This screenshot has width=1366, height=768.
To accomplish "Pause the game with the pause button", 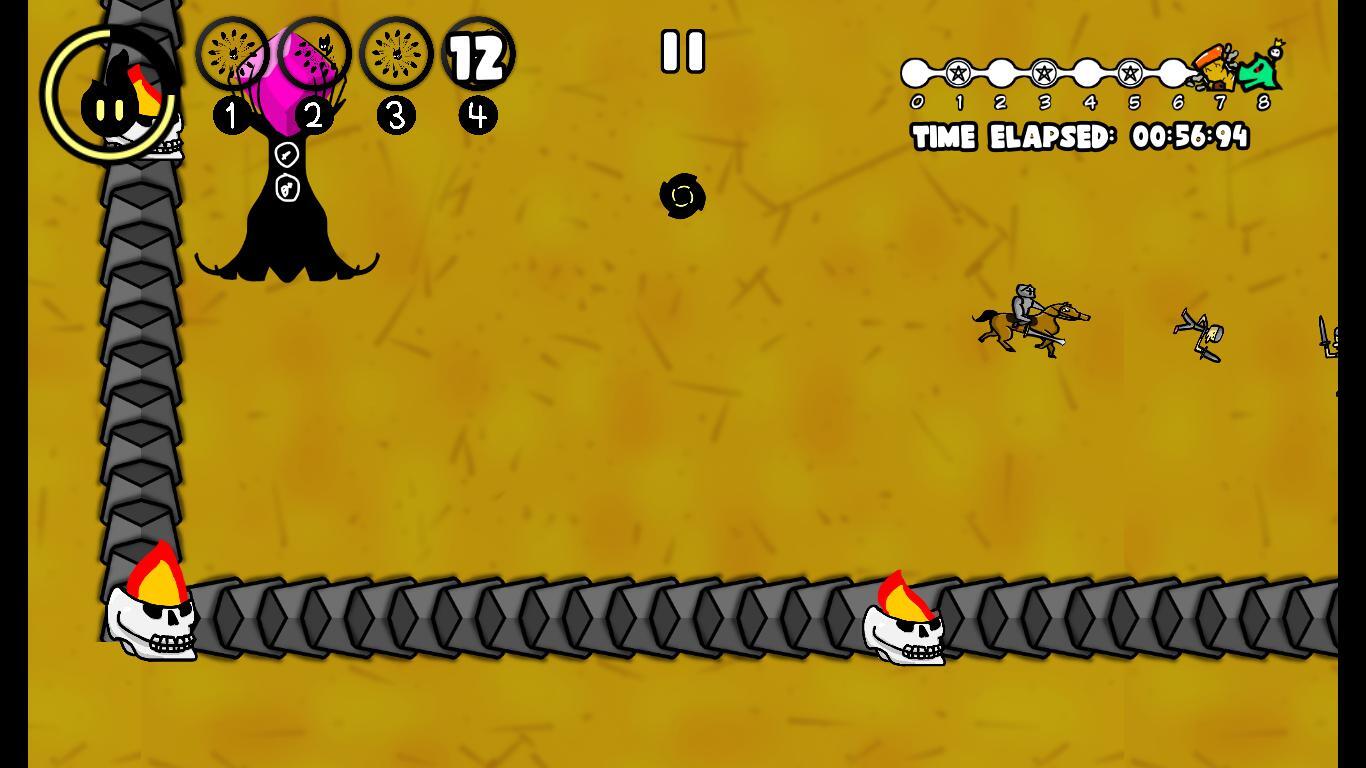I will 683,52.
